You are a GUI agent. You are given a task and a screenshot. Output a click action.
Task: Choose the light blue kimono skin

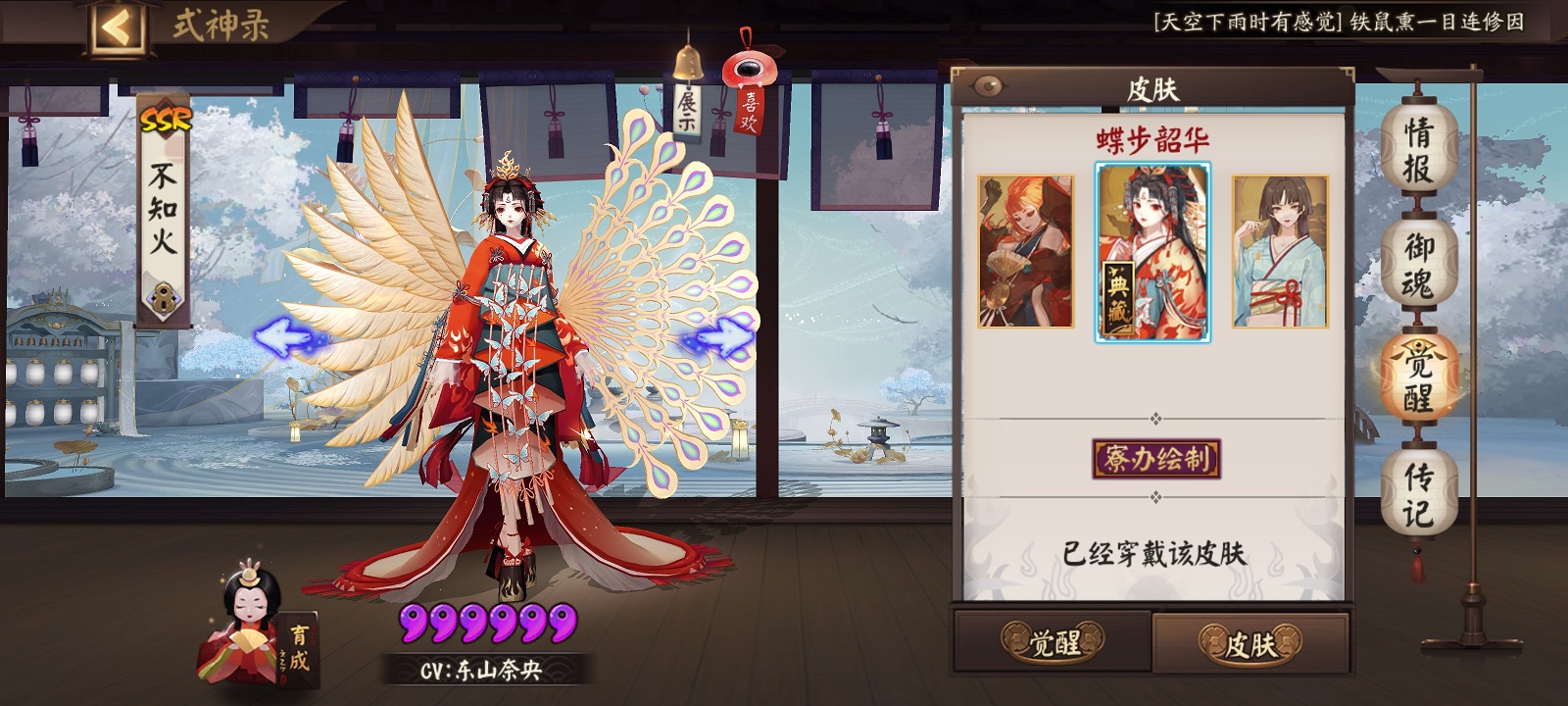1280,252
